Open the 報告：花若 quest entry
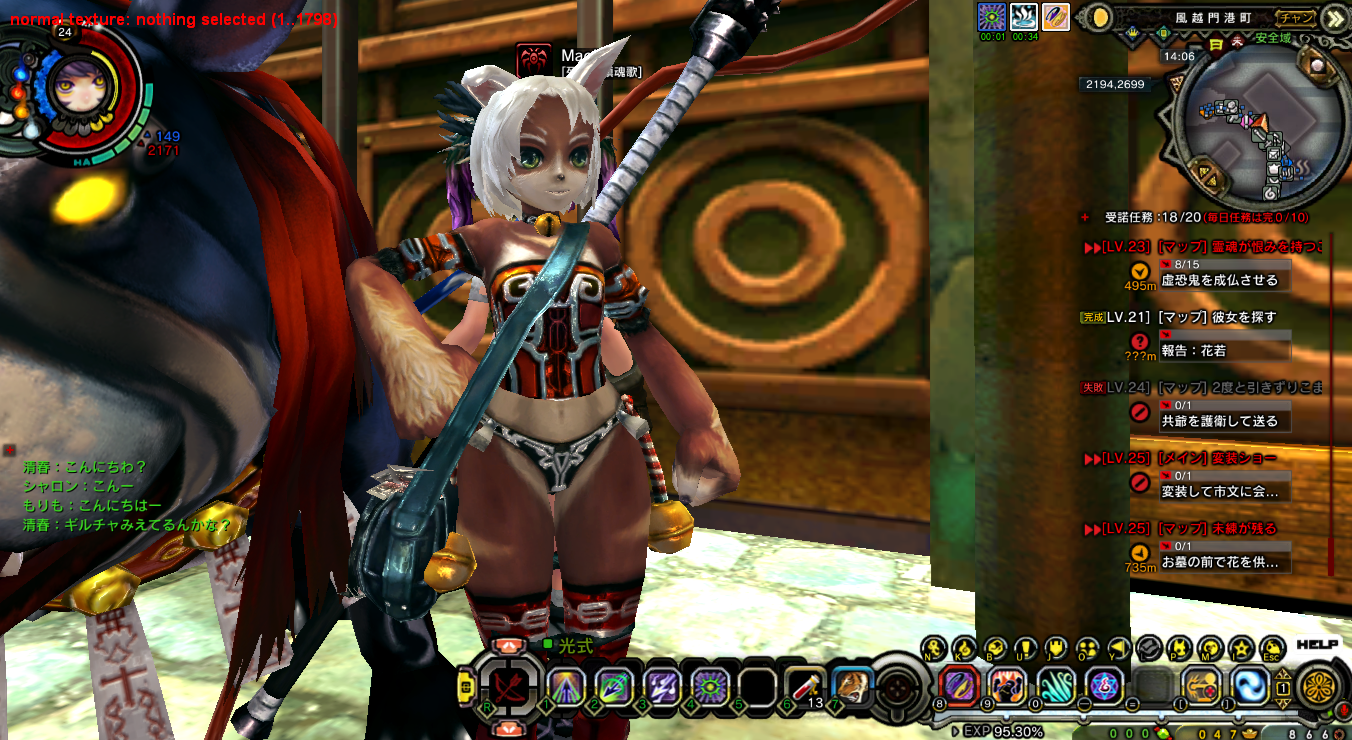 click(1193, 351)
